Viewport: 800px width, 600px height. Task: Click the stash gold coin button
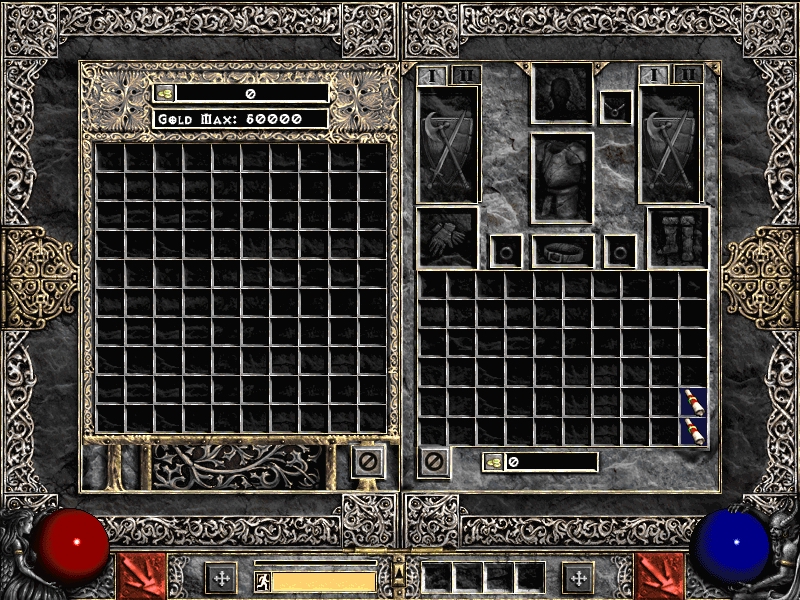coord(164,93)
